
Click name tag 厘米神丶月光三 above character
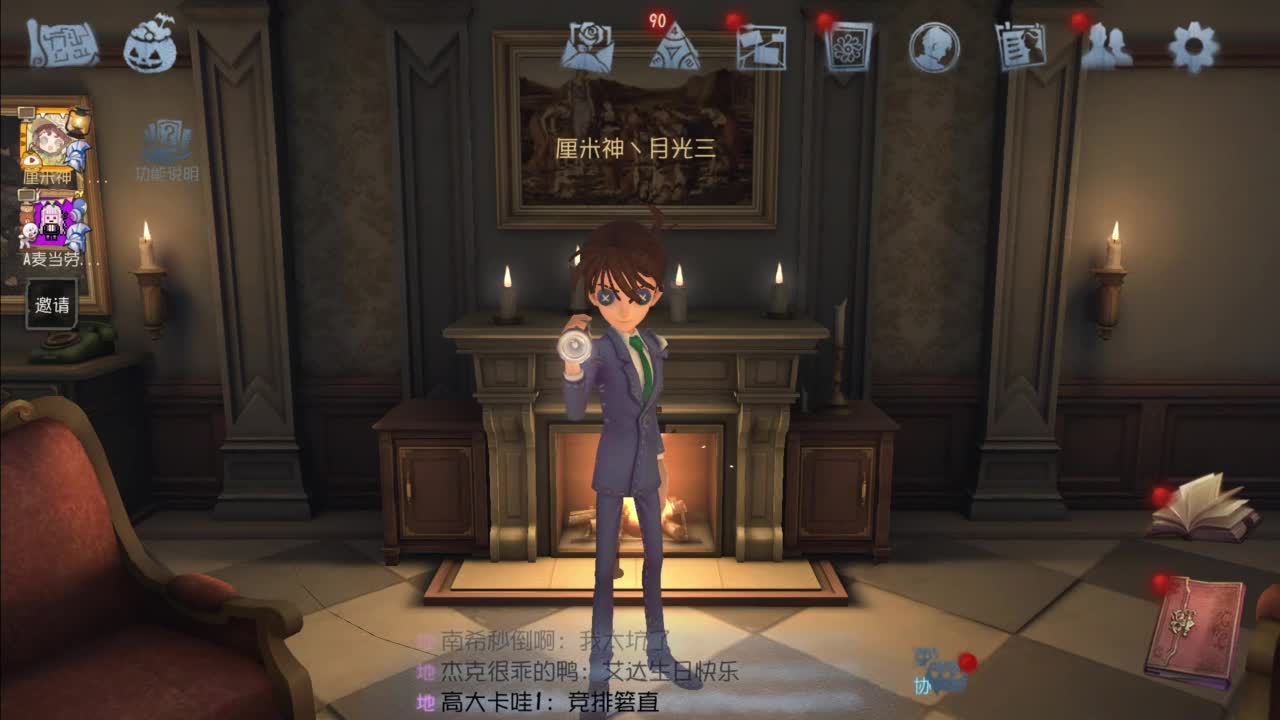pos(638,148)
